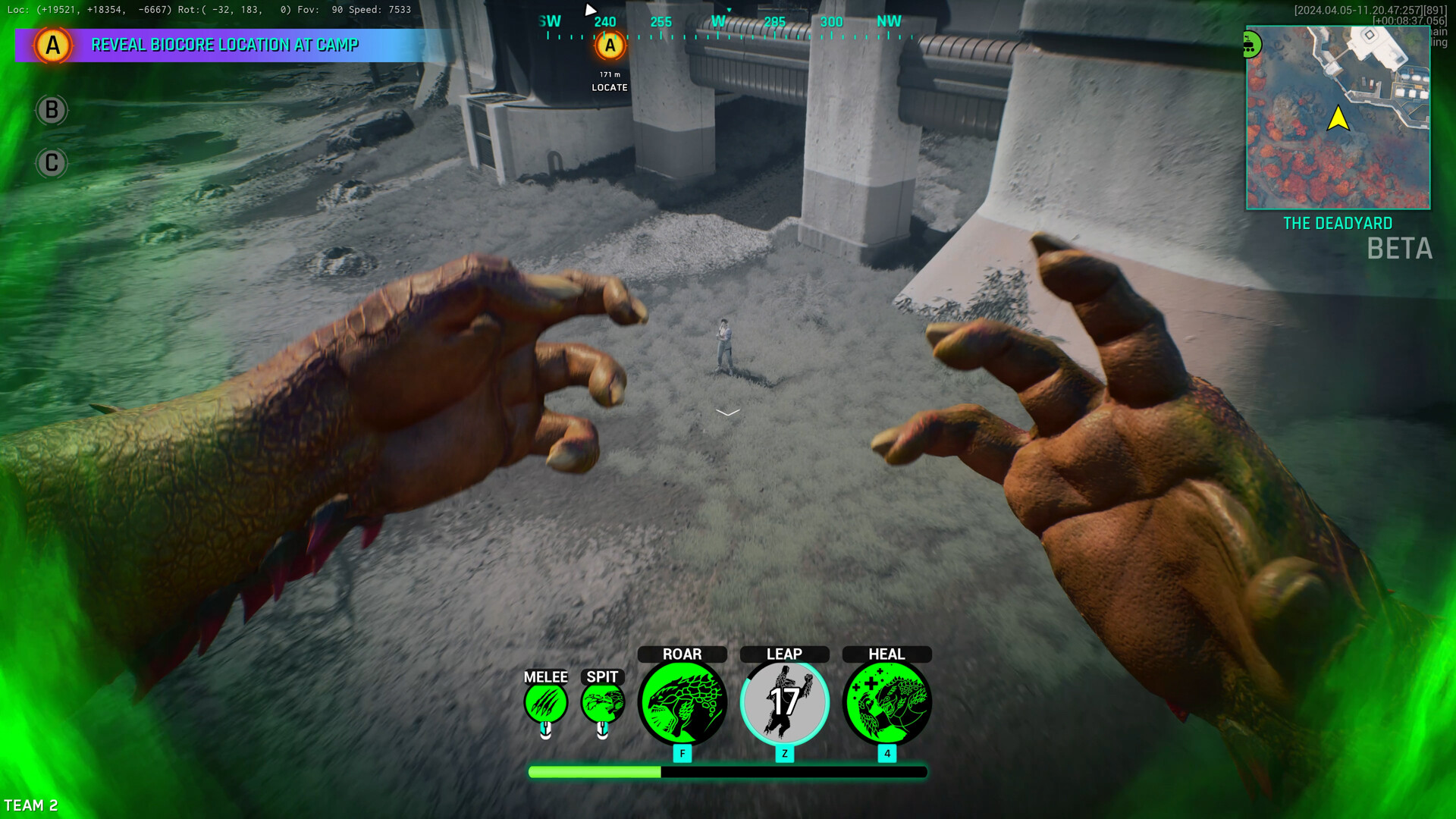Image resolution: width=1456 pixels, height=819 pixels.
Task: Activate the Spit ability icon
Action: 603,703
